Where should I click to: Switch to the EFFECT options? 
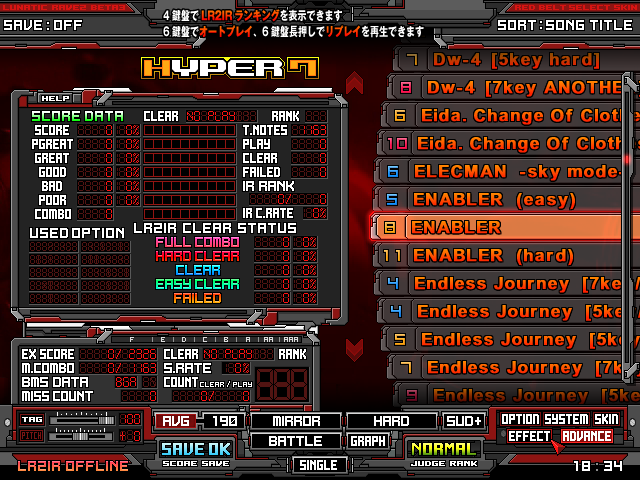click(x=529, y=436)
